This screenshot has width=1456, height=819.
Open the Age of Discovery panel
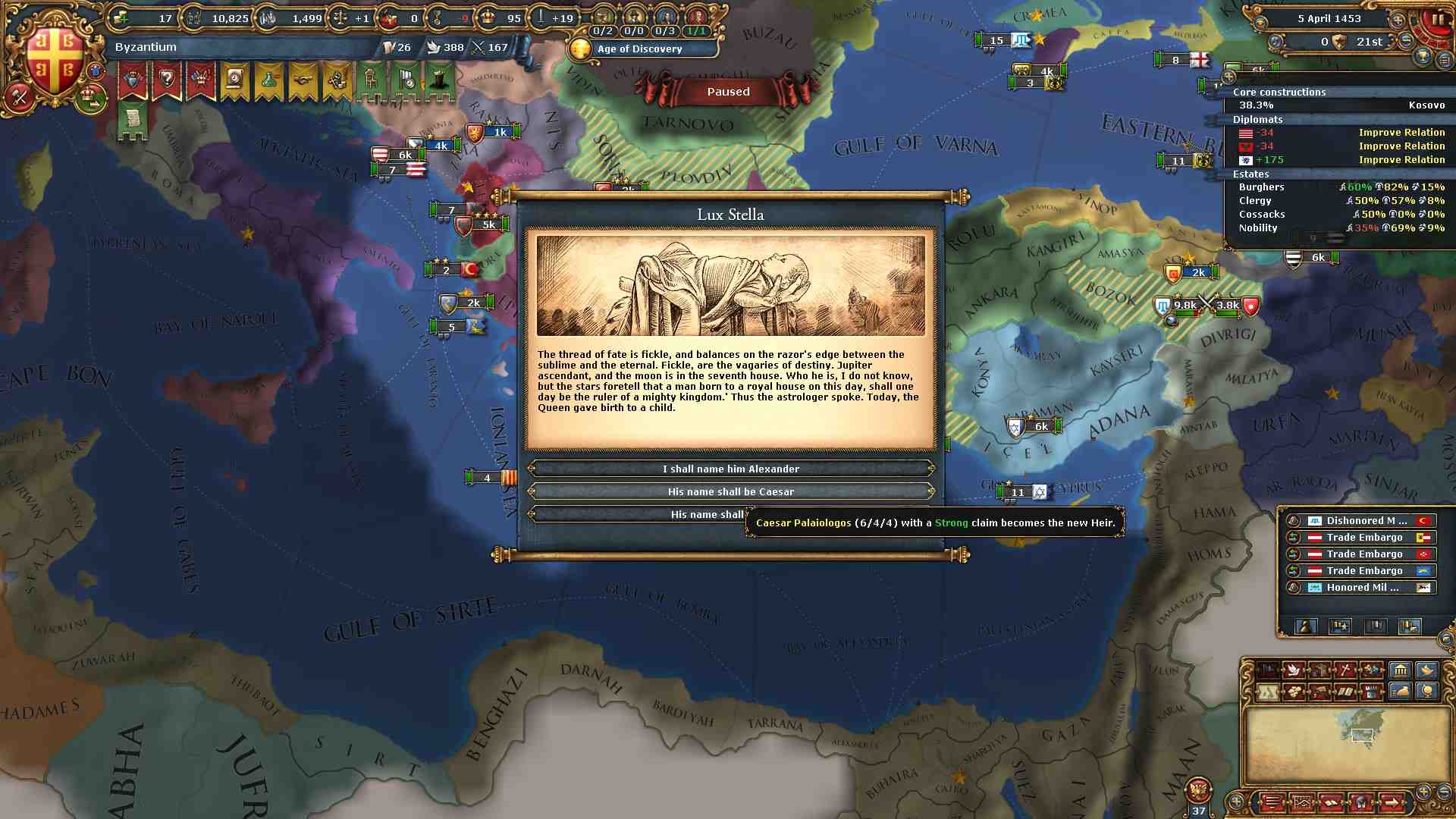[641, 49]
